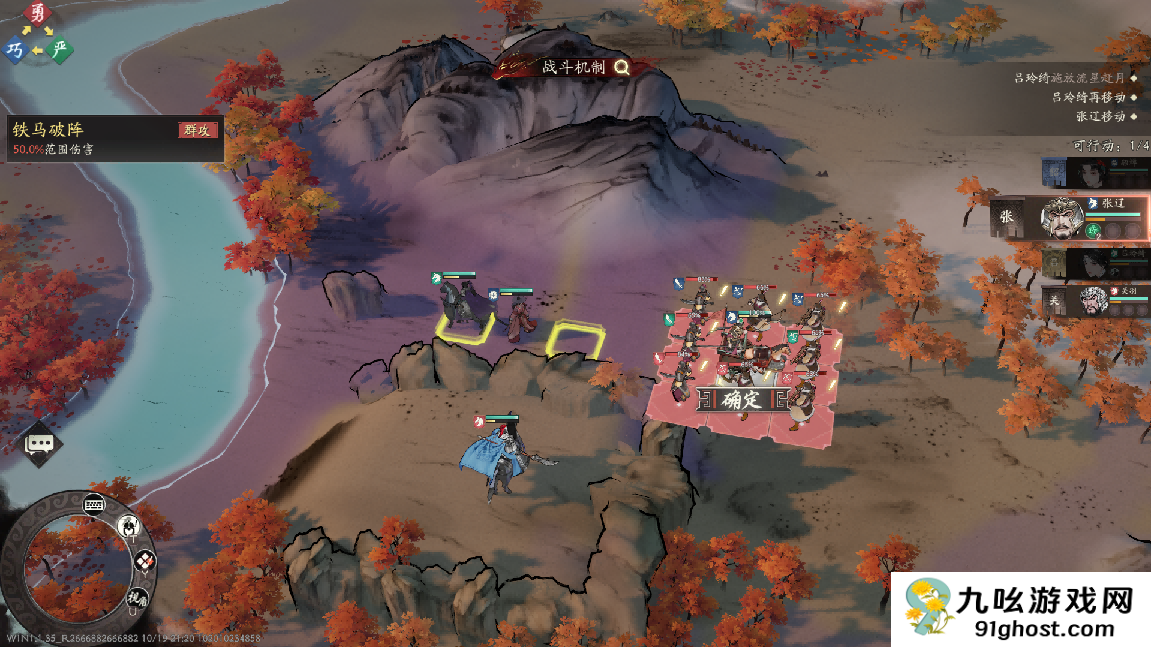This screenshot has height=647, width=1151.
Task: Select the dimmed hero card below Zhang Liao
Action: click(1094, 263)
